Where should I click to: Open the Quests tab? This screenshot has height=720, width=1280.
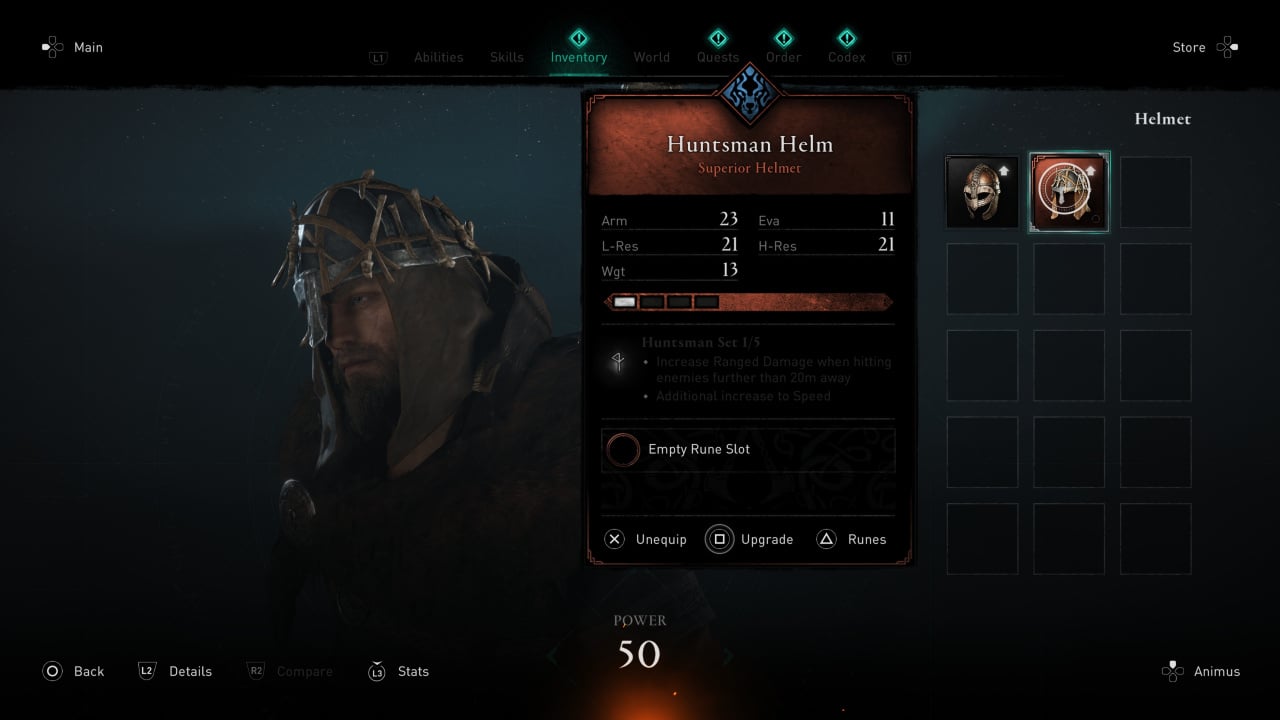(x=718, y=57)
